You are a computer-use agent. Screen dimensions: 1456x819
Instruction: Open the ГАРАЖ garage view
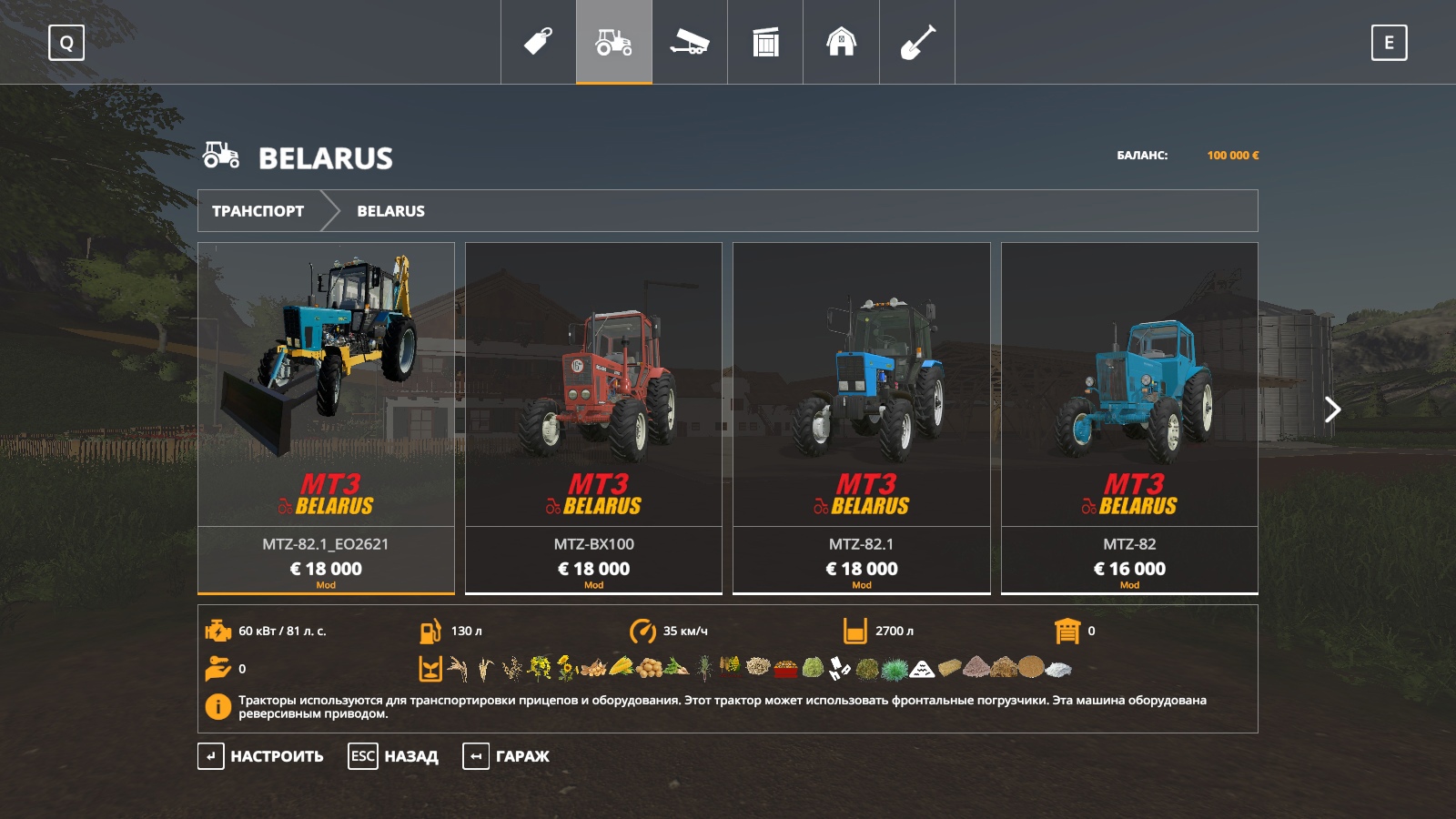(507, 756)
